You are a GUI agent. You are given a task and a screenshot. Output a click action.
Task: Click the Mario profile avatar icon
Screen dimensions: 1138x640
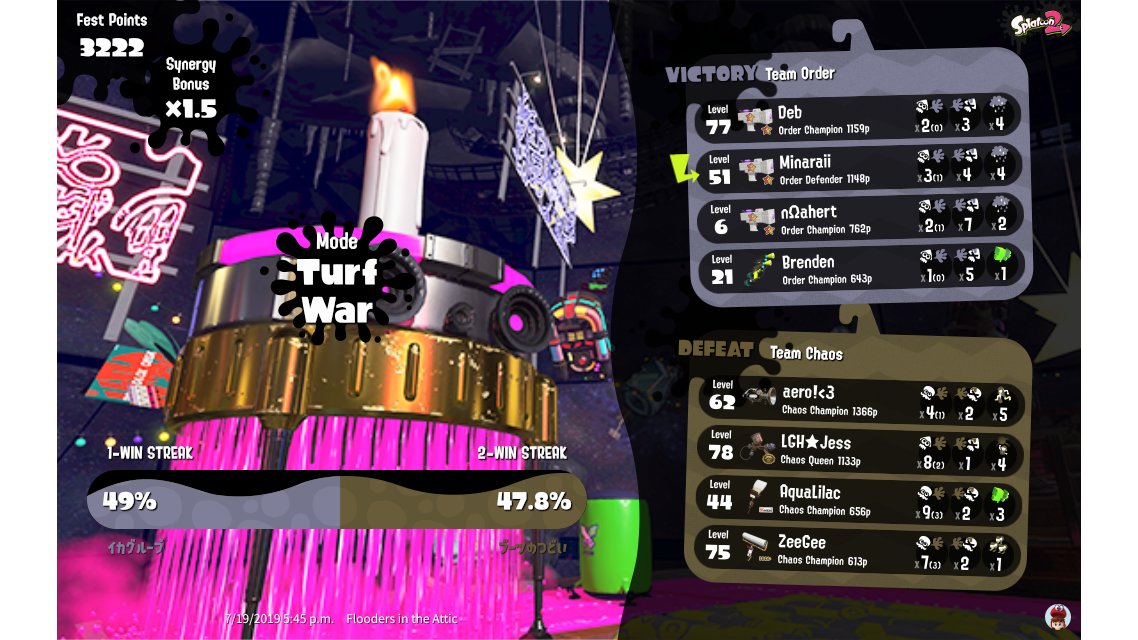coord(1057,616)
